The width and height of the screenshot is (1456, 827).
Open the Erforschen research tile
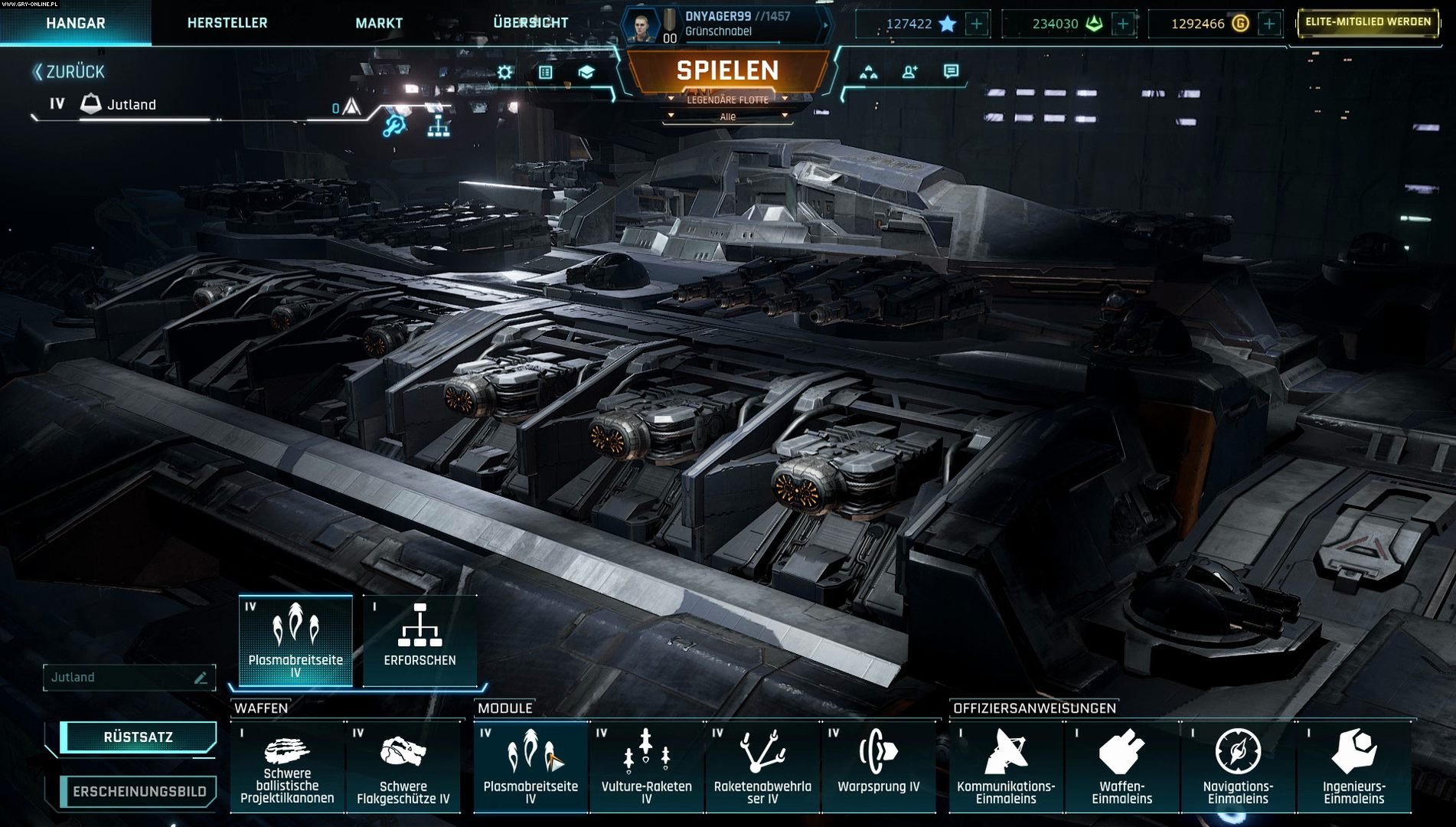tap(419, 640)
